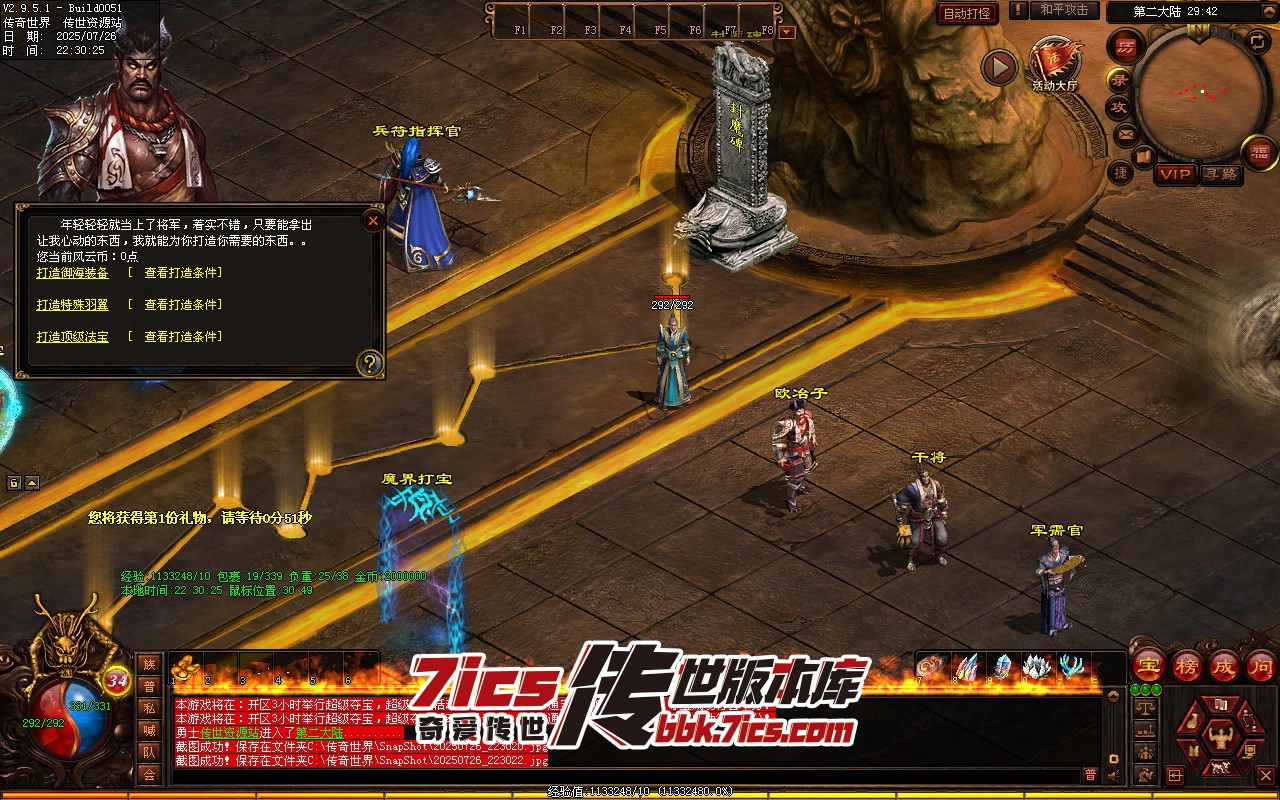The width and height of the screenshot is (1280, 800).
Task: Open the minimap
Action: pos(1202,93)
